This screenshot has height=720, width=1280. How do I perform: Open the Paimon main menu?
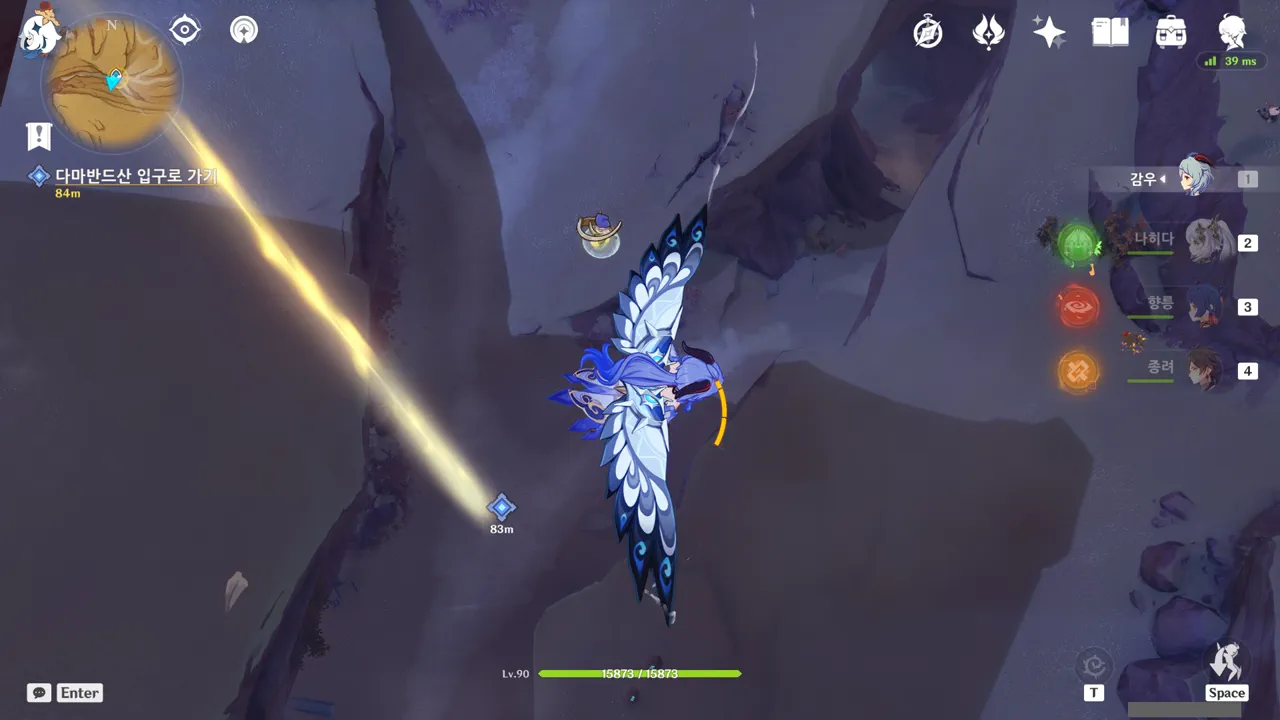pyautogui.click(x=40, y=30)
